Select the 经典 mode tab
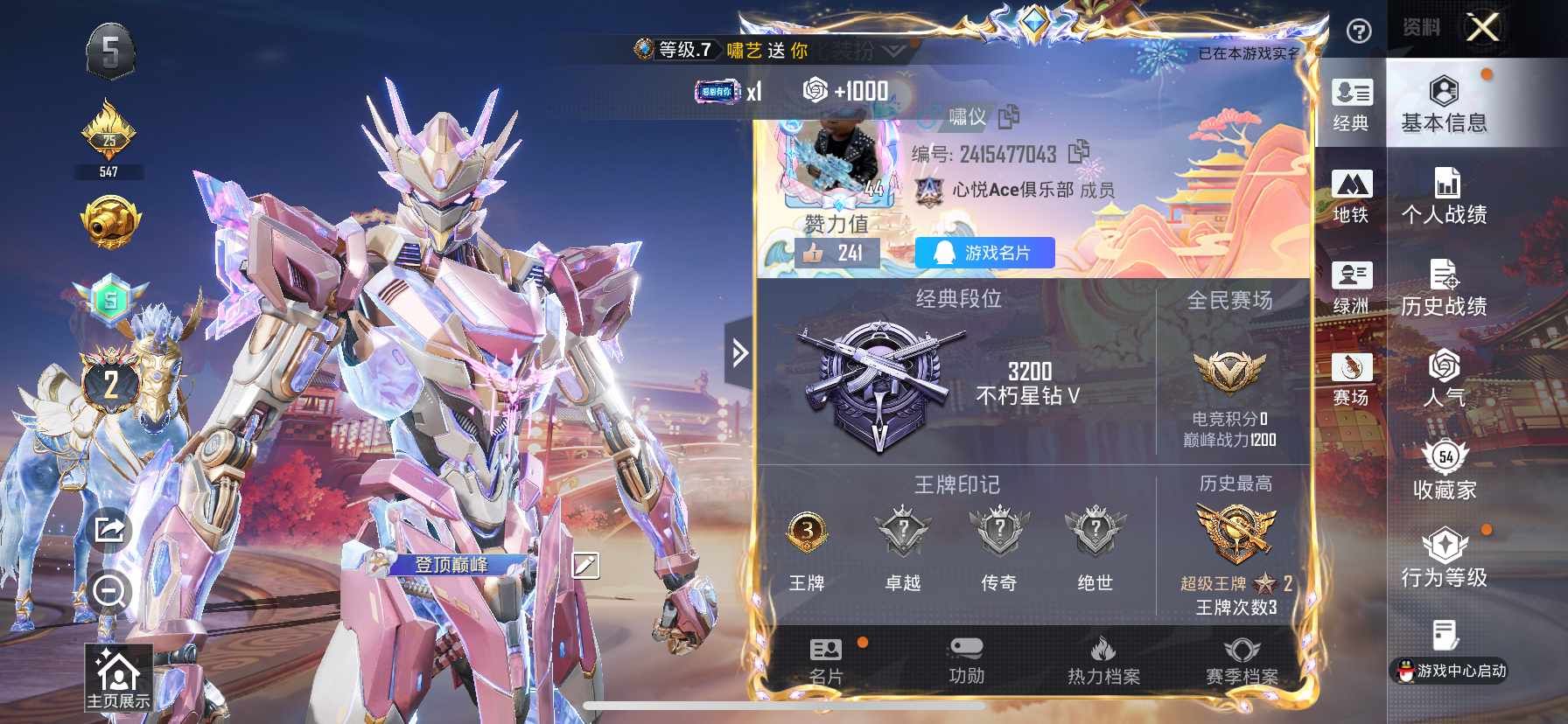The image size is (1568, 724). [1351, 104]
